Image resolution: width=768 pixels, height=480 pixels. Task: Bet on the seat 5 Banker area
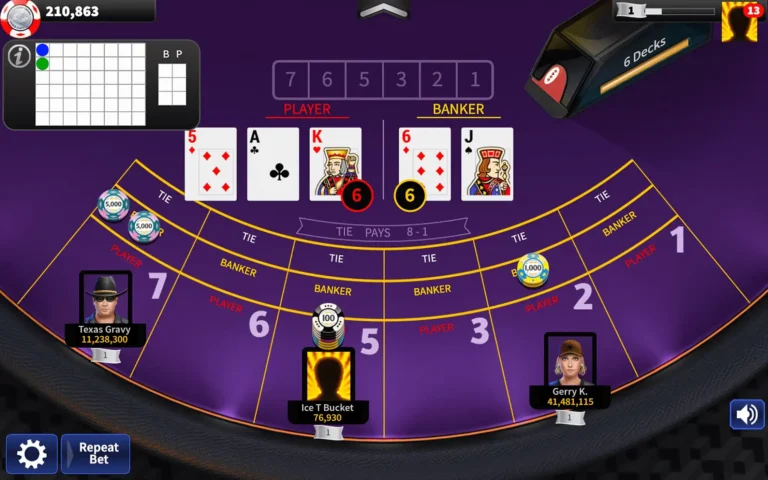[333, 289]
